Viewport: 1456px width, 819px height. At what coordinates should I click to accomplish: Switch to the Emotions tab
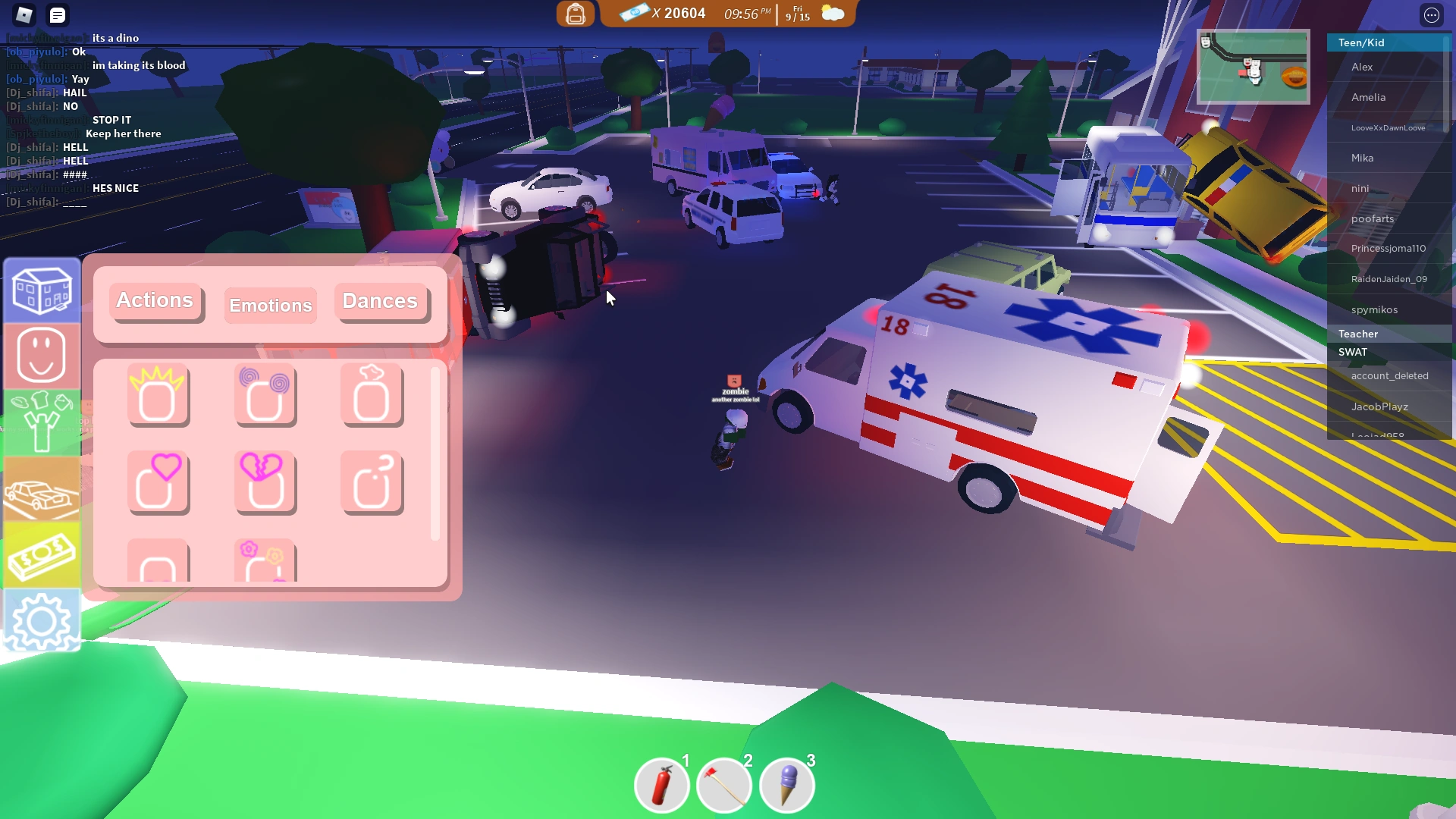[270, 305]
